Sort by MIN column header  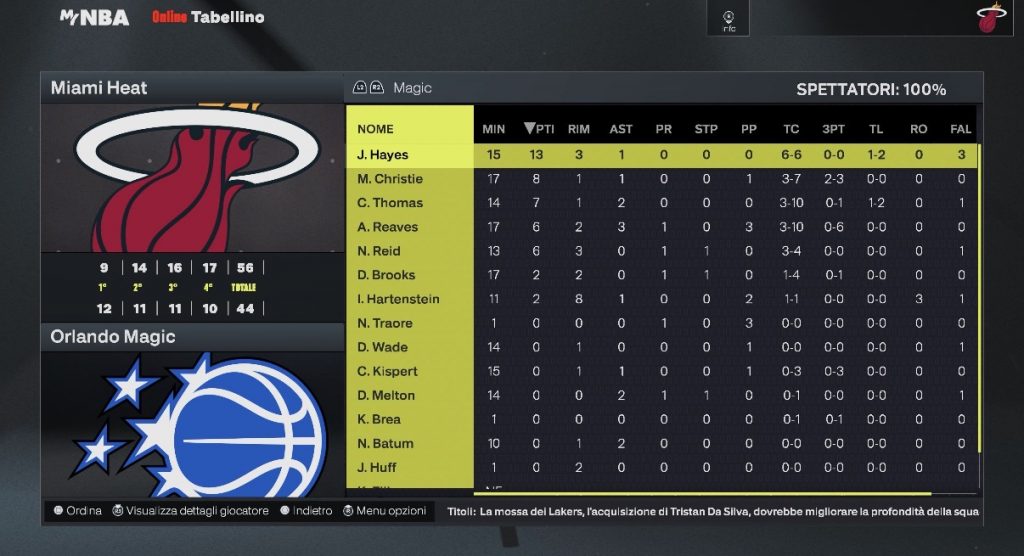pos(494,129)
